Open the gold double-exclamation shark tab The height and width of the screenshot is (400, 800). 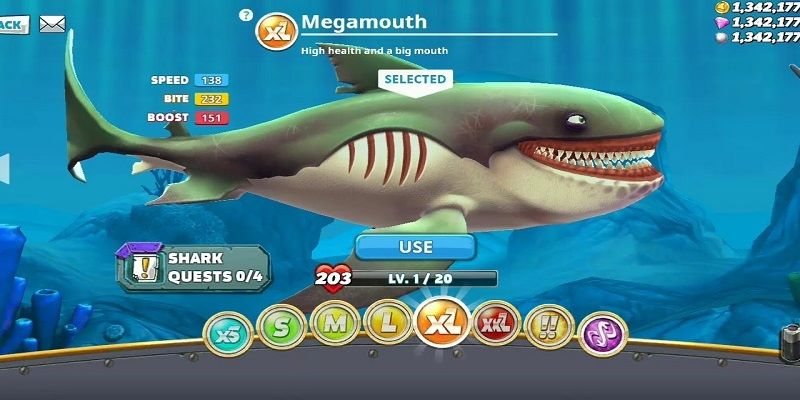(x=549, y=325)
